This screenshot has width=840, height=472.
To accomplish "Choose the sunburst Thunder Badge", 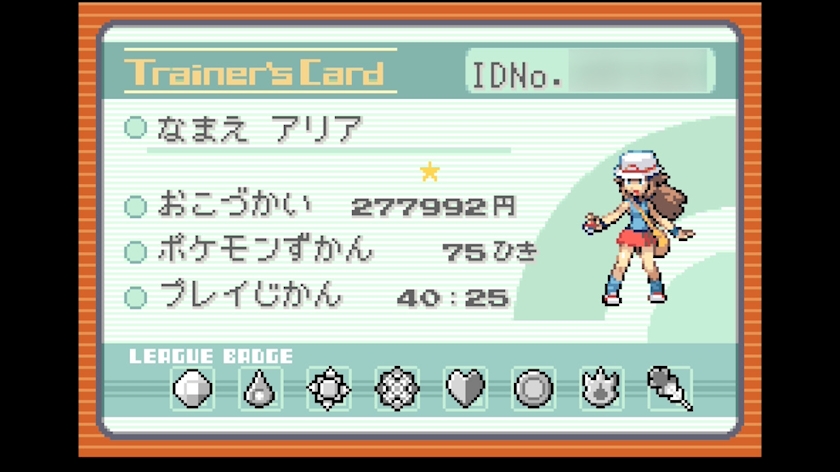I will (x=329, y=388).
